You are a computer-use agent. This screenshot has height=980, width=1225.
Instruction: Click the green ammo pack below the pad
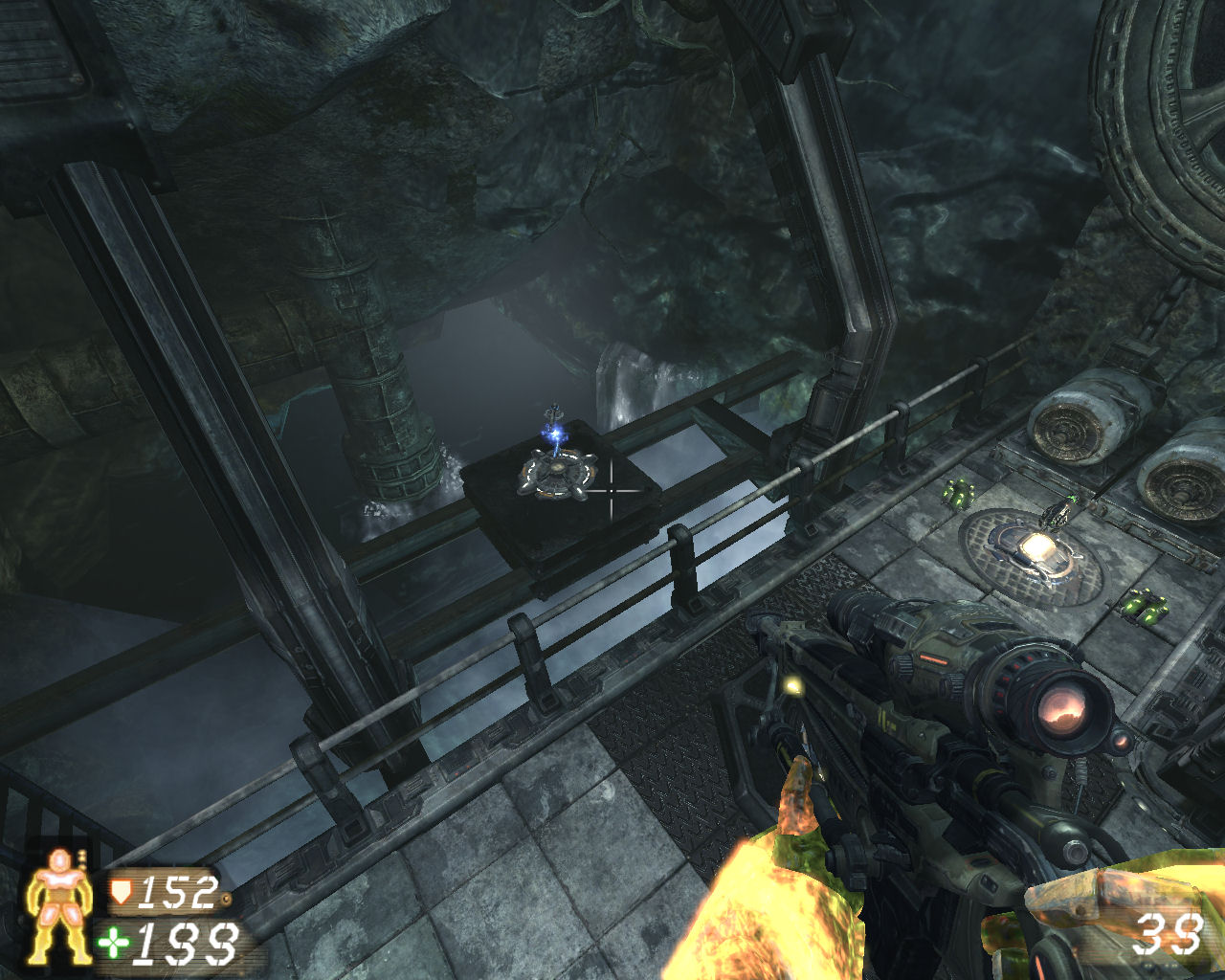(1146, 606)
